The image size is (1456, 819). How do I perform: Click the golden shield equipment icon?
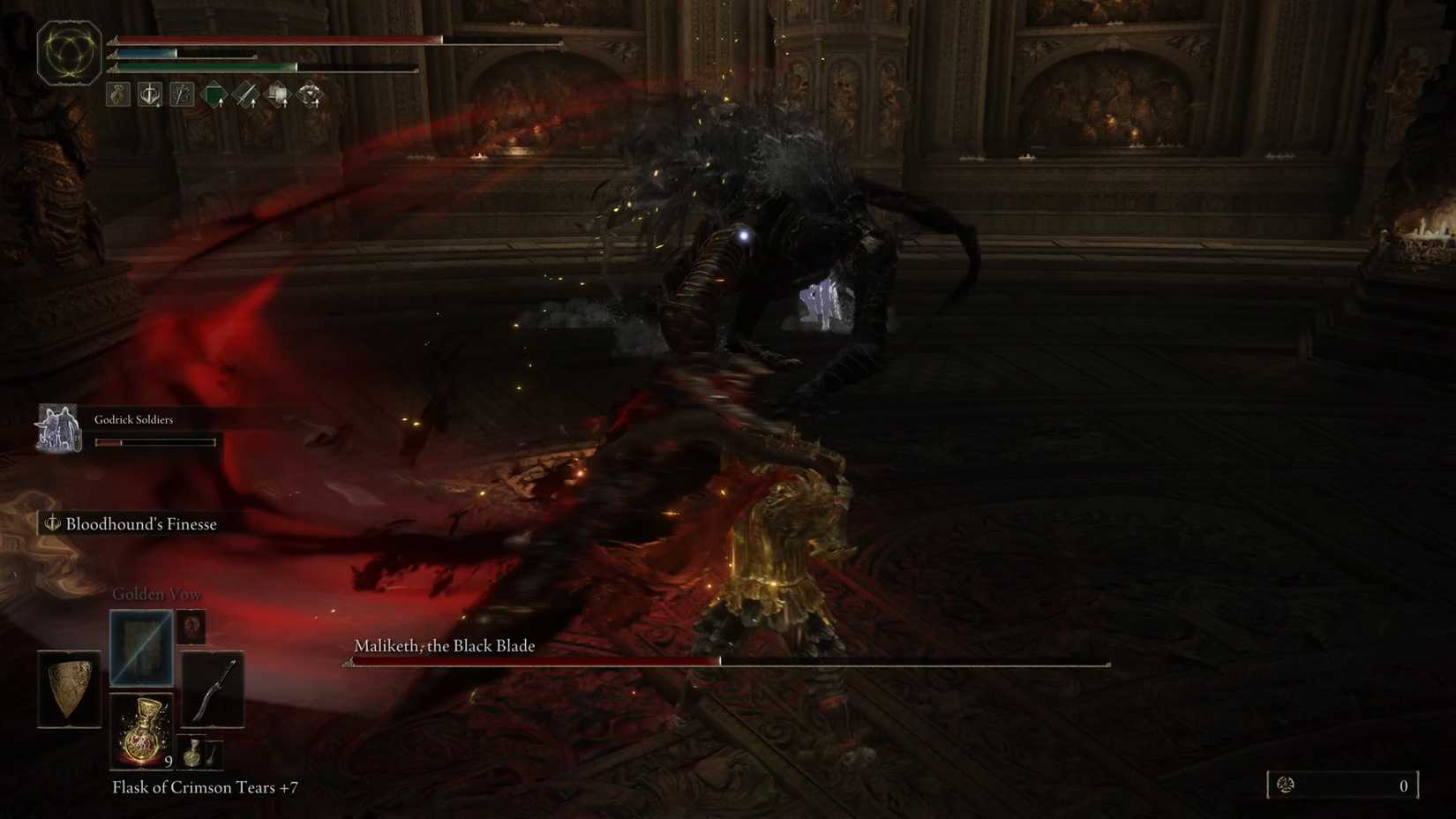coord(68,689)
